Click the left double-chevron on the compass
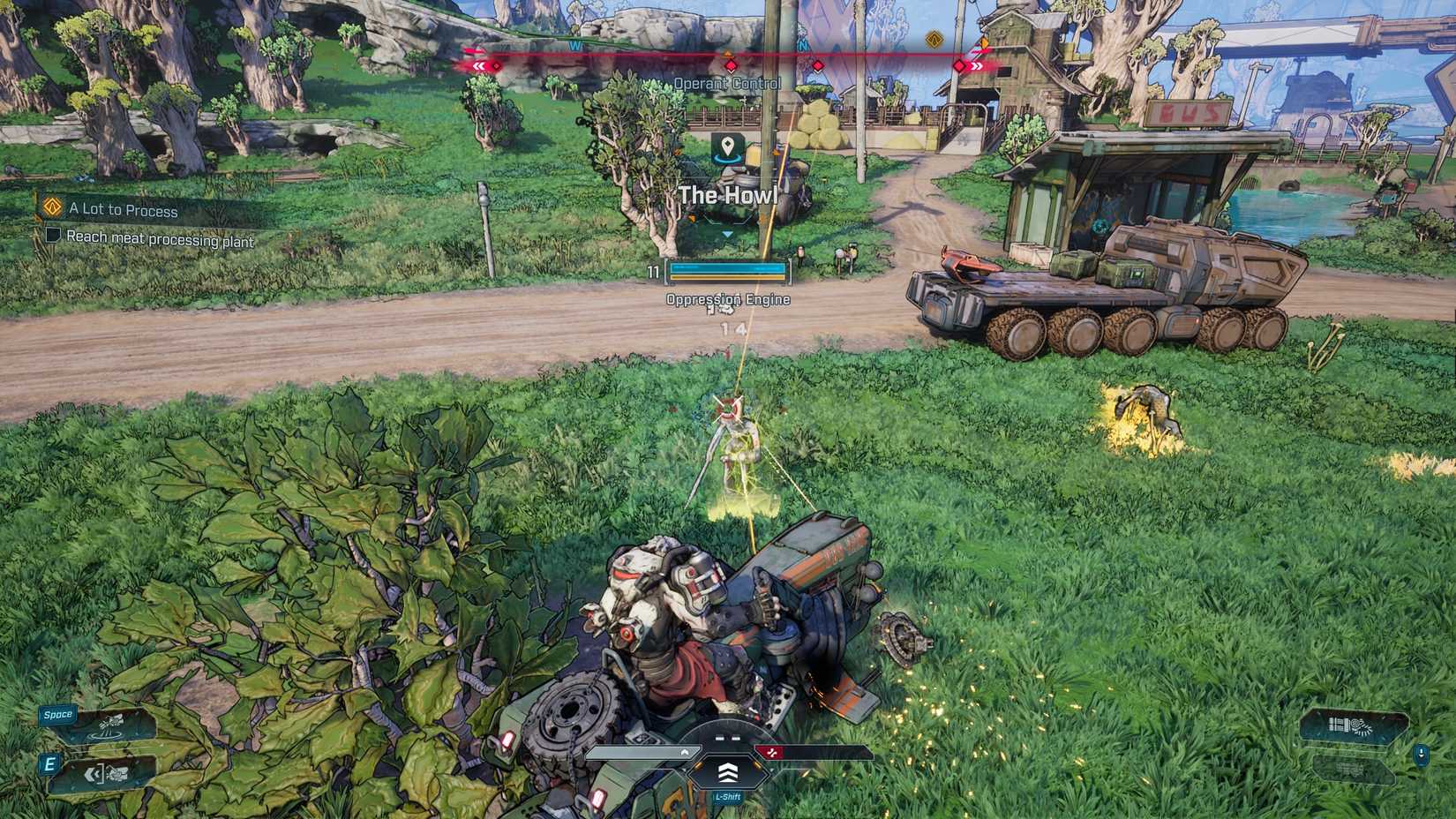The image size is (1456, 819). click(x=478, y=64)
